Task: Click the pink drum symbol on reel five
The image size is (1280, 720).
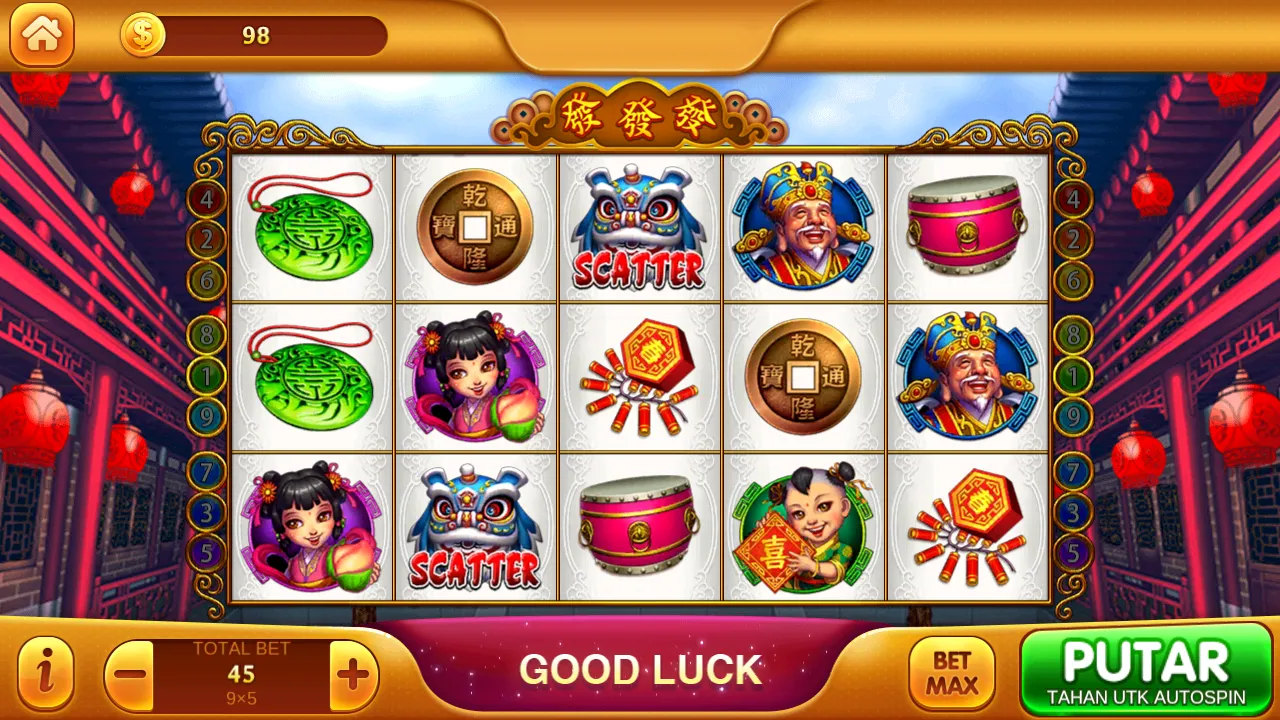Action: pyautogui.click(x=968, y=228)
